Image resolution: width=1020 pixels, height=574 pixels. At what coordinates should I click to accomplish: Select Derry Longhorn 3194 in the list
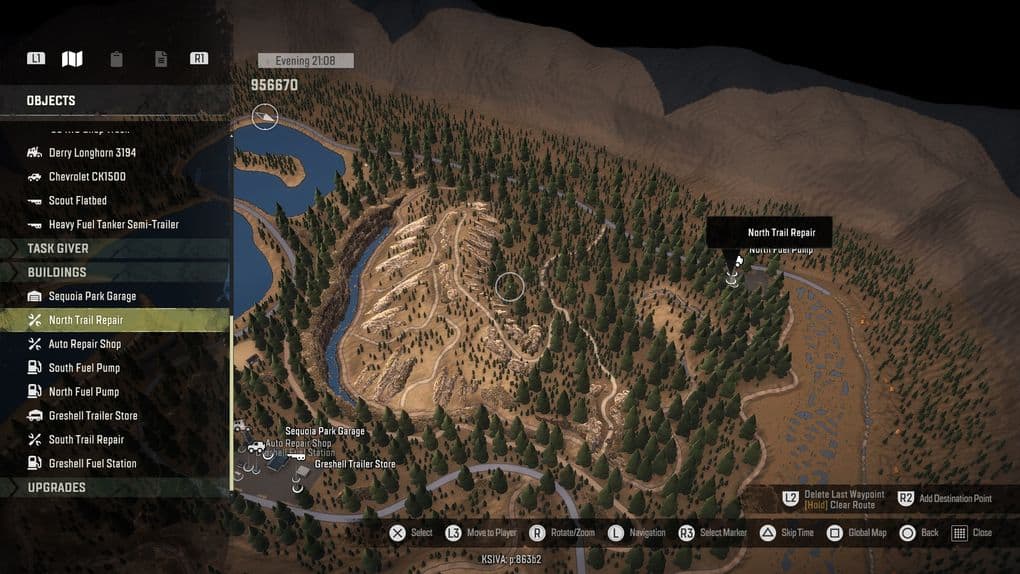92,153
